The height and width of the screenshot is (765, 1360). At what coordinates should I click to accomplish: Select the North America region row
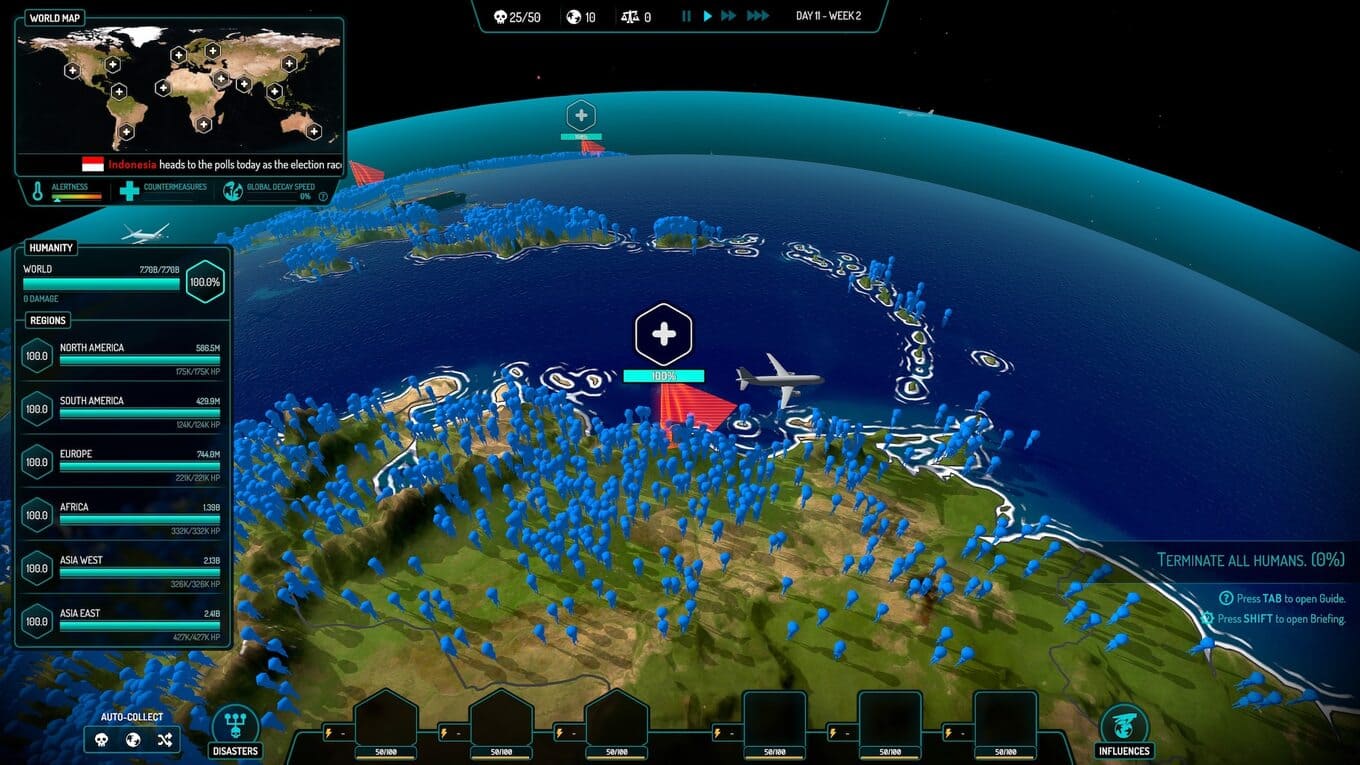[x=125, y=355]
